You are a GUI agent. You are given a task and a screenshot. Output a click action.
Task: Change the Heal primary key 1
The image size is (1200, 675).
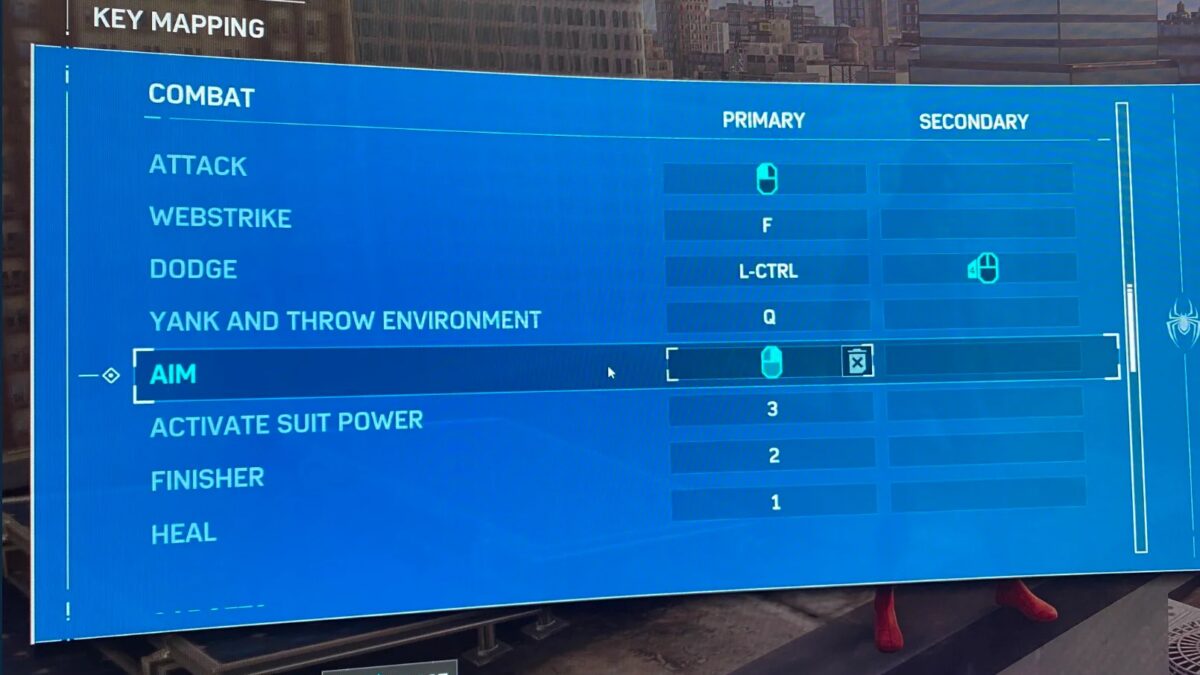click(x=775, y=502)
